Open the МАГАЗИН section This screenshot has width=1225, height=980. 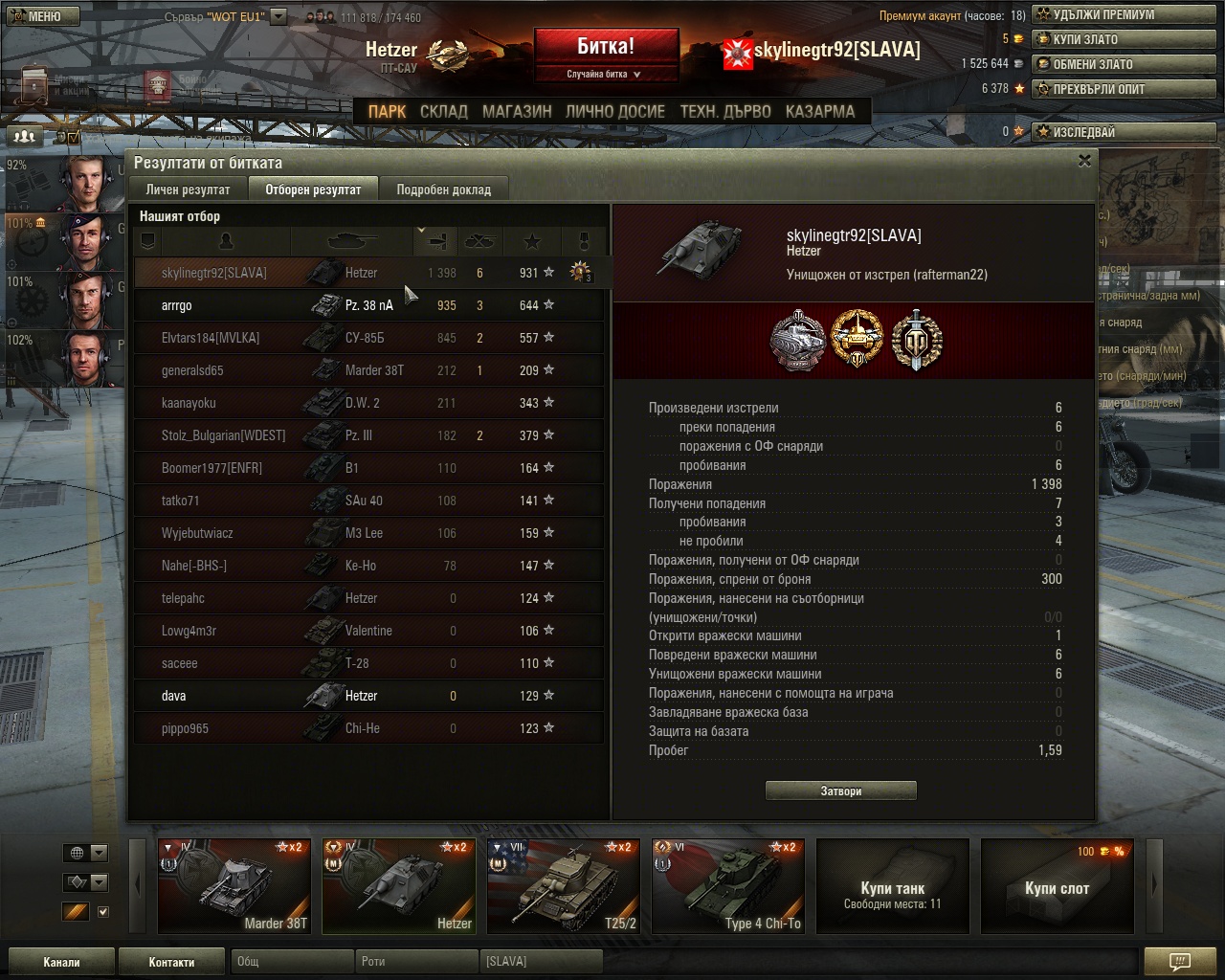517,111
